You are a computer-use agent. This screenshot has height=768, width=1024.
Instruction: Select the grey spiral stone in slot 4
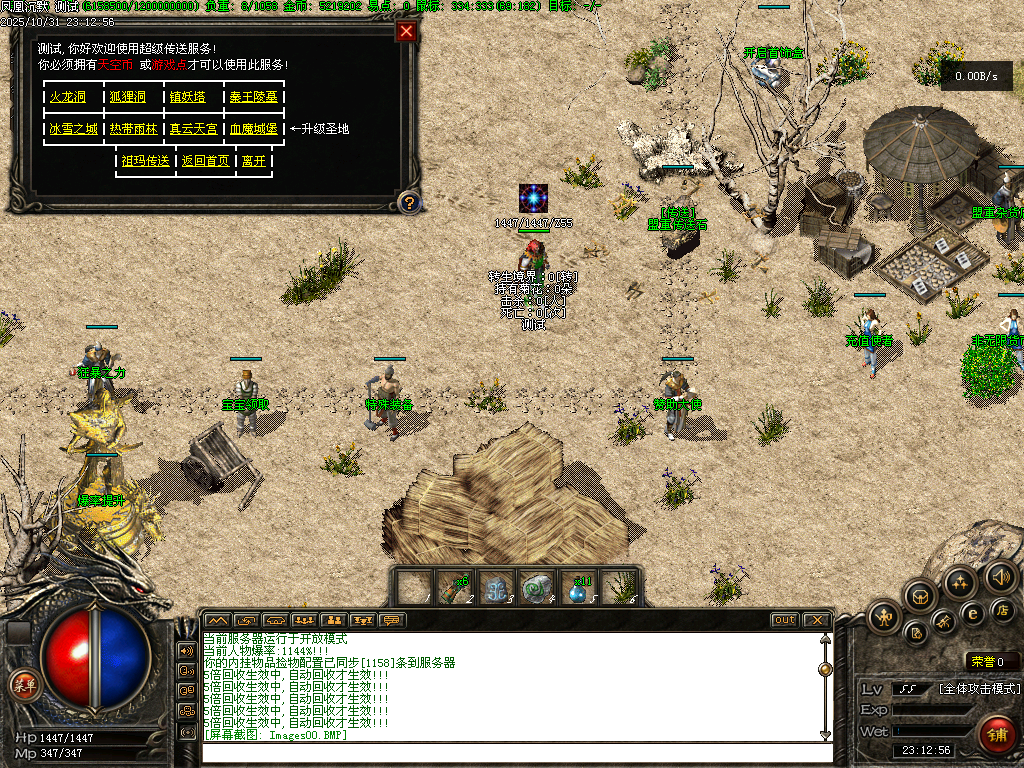[x=537, y=588]
